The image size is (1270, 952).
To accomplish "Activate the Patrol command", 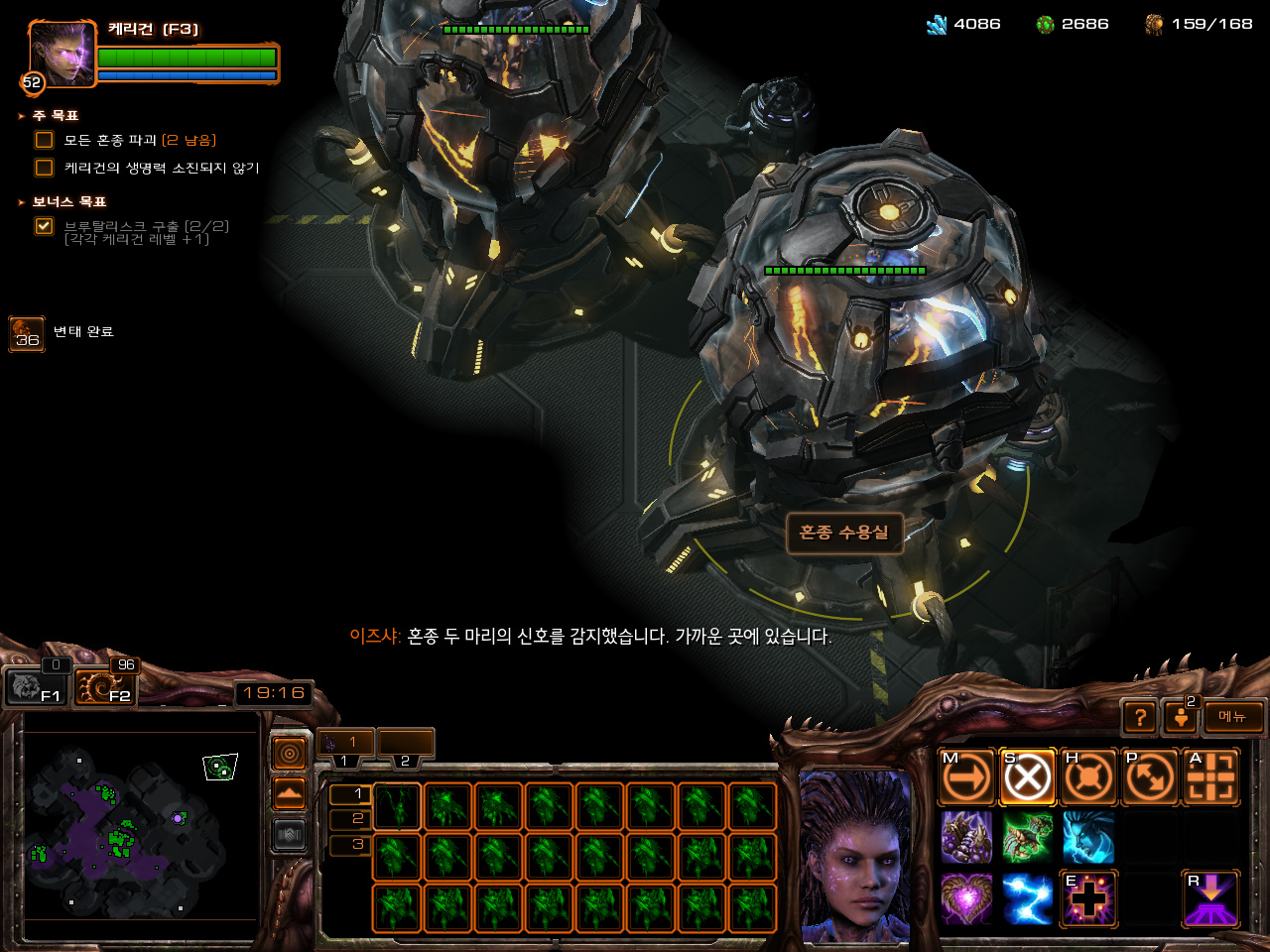I will point(1150,776).
